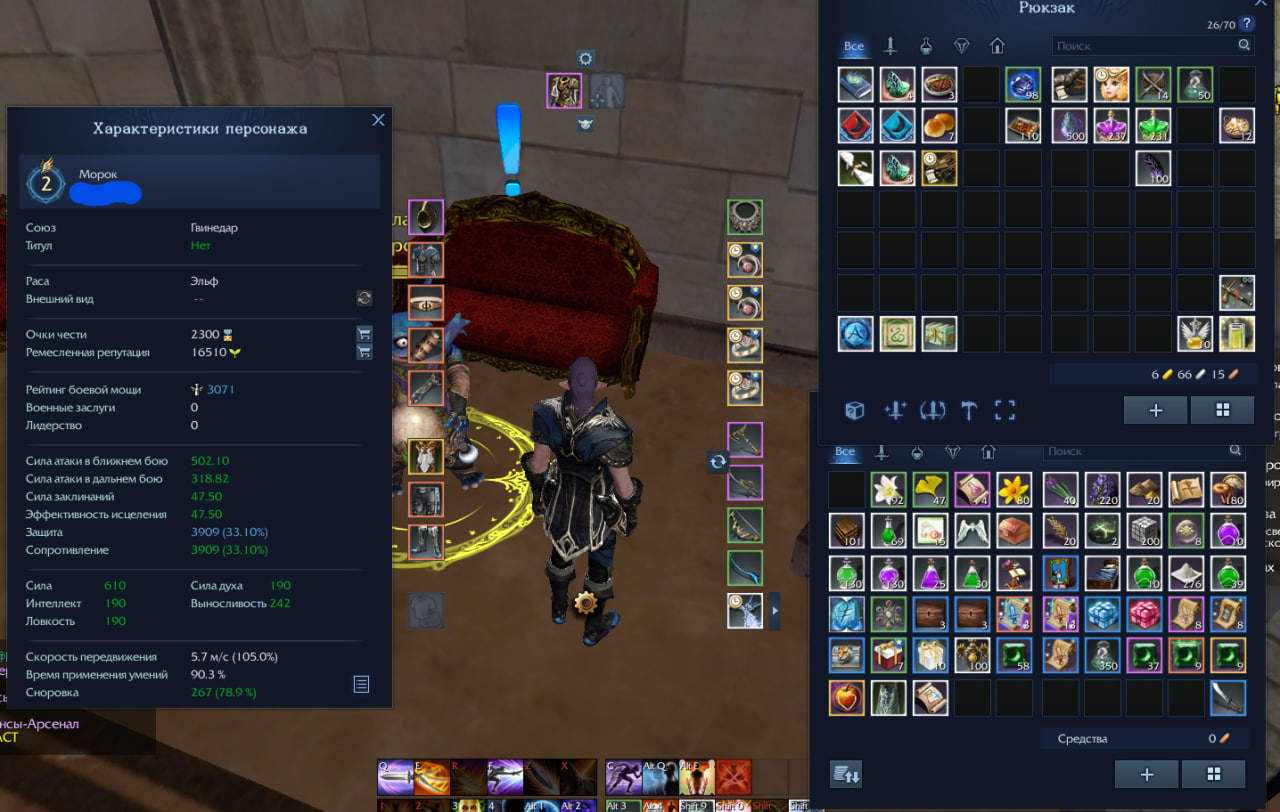
Task: Pick the red gift box item
Action: (888, 655)
